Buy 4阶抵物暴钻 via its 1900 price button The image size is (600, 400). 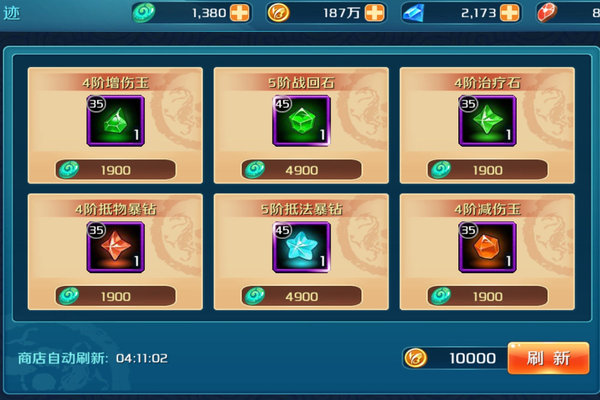pos(115,296)
